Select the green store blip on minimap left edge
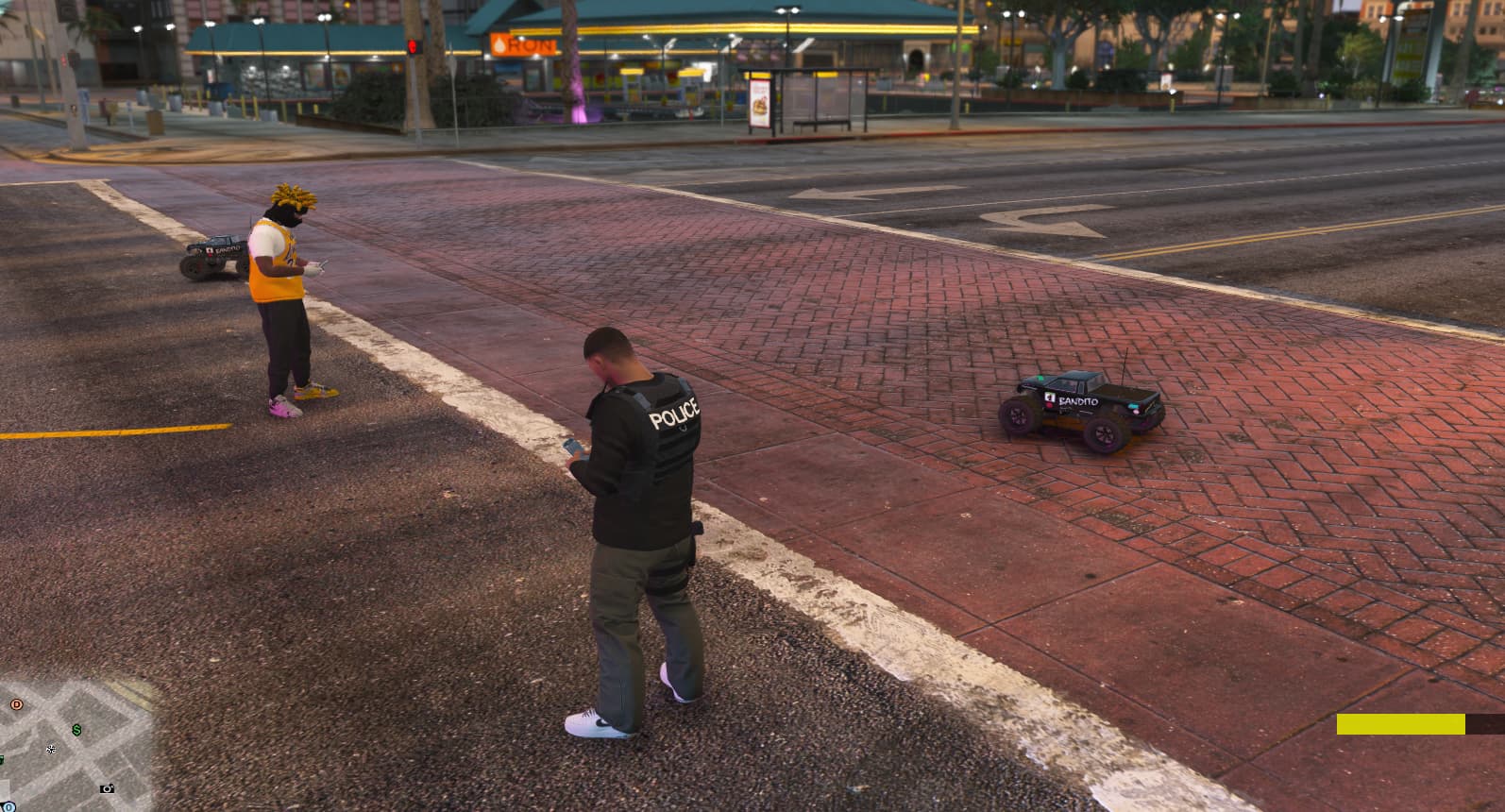This screenshot has height=812, width=1505. tap(3, 759)
